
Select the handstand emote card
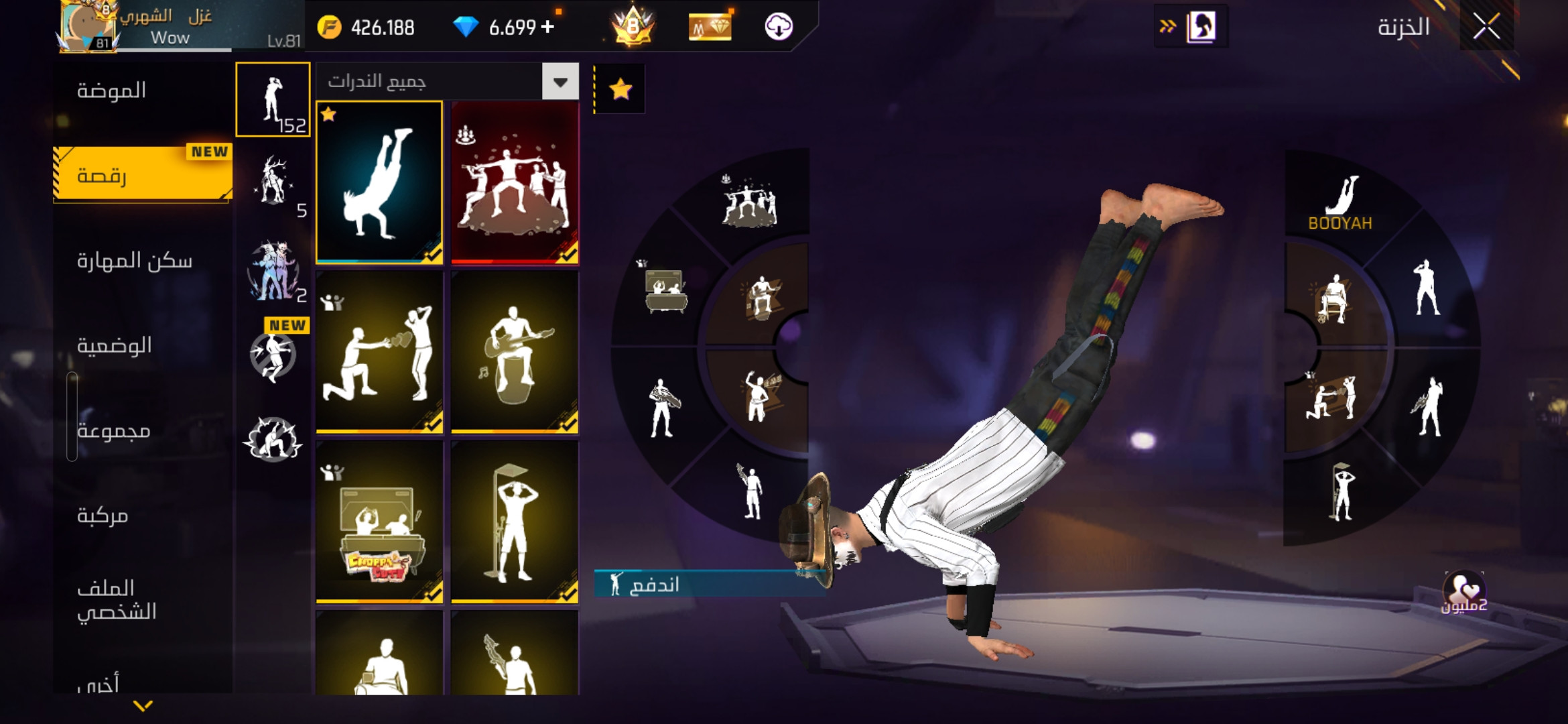379,182
